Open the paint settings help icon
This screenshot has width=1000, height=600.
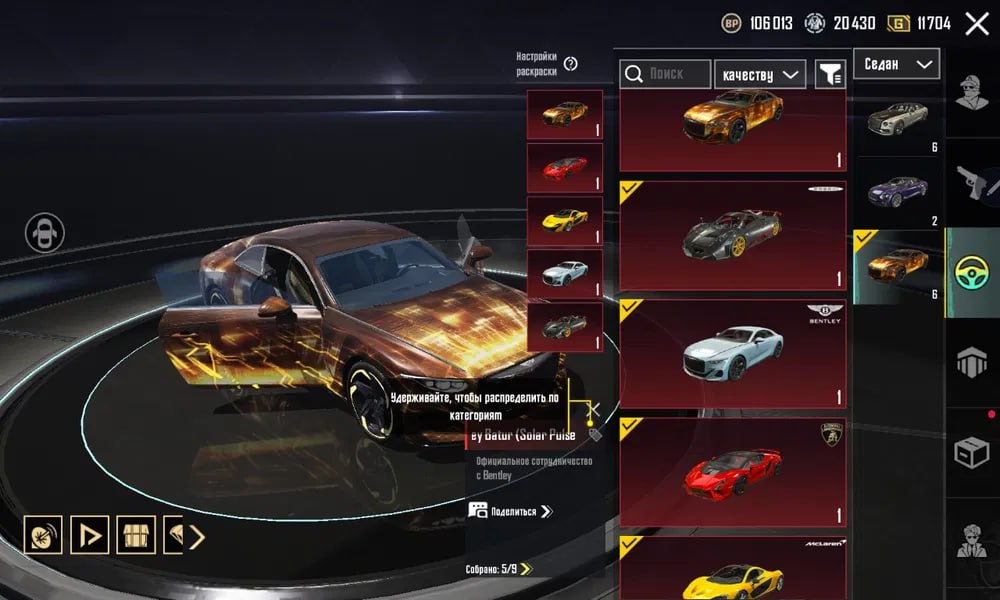pos(570,64)
